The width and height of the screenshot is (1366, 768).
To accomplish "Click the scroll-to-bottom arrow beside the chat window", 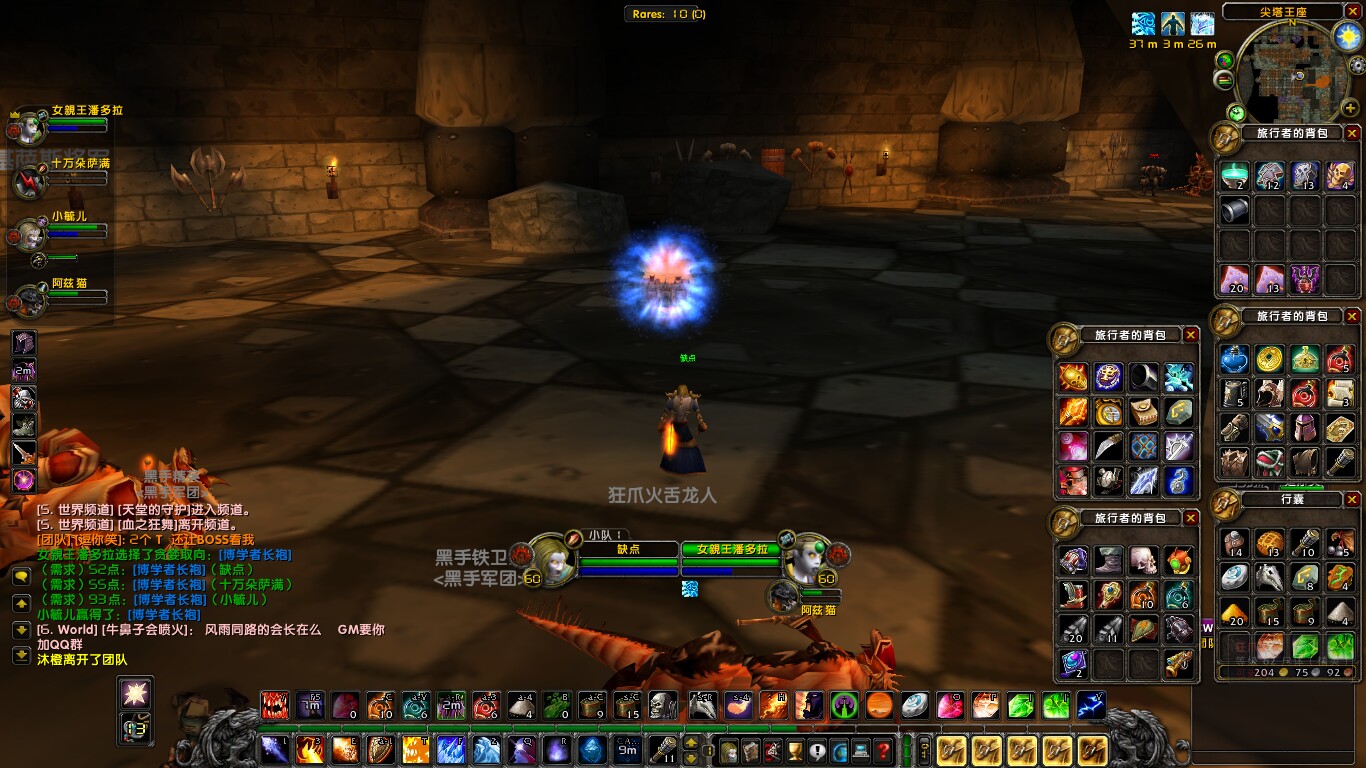I will 21,655.
